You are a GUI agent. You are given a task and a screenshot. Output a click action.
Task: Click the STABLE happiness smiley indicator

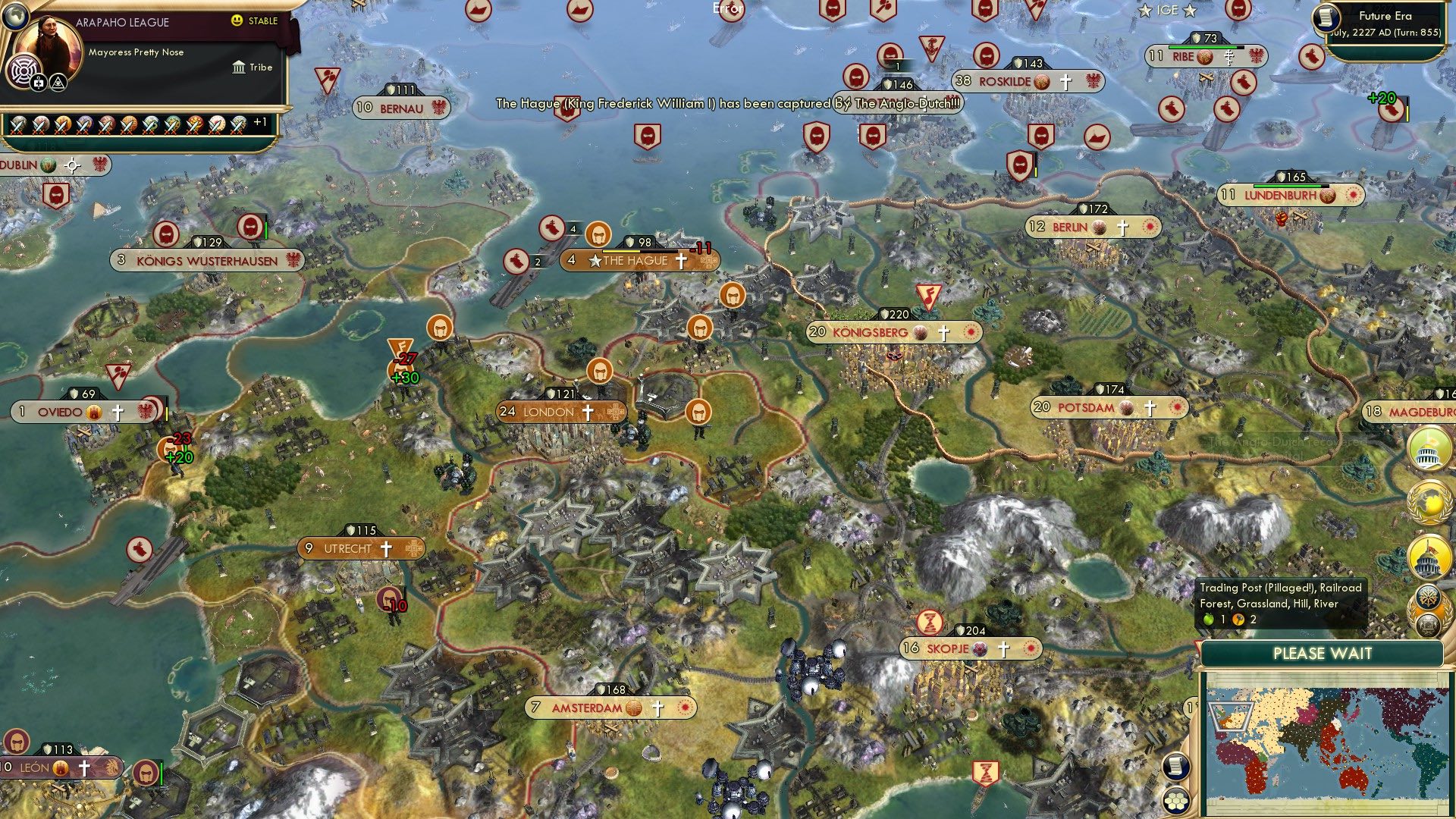pos(236,20)
